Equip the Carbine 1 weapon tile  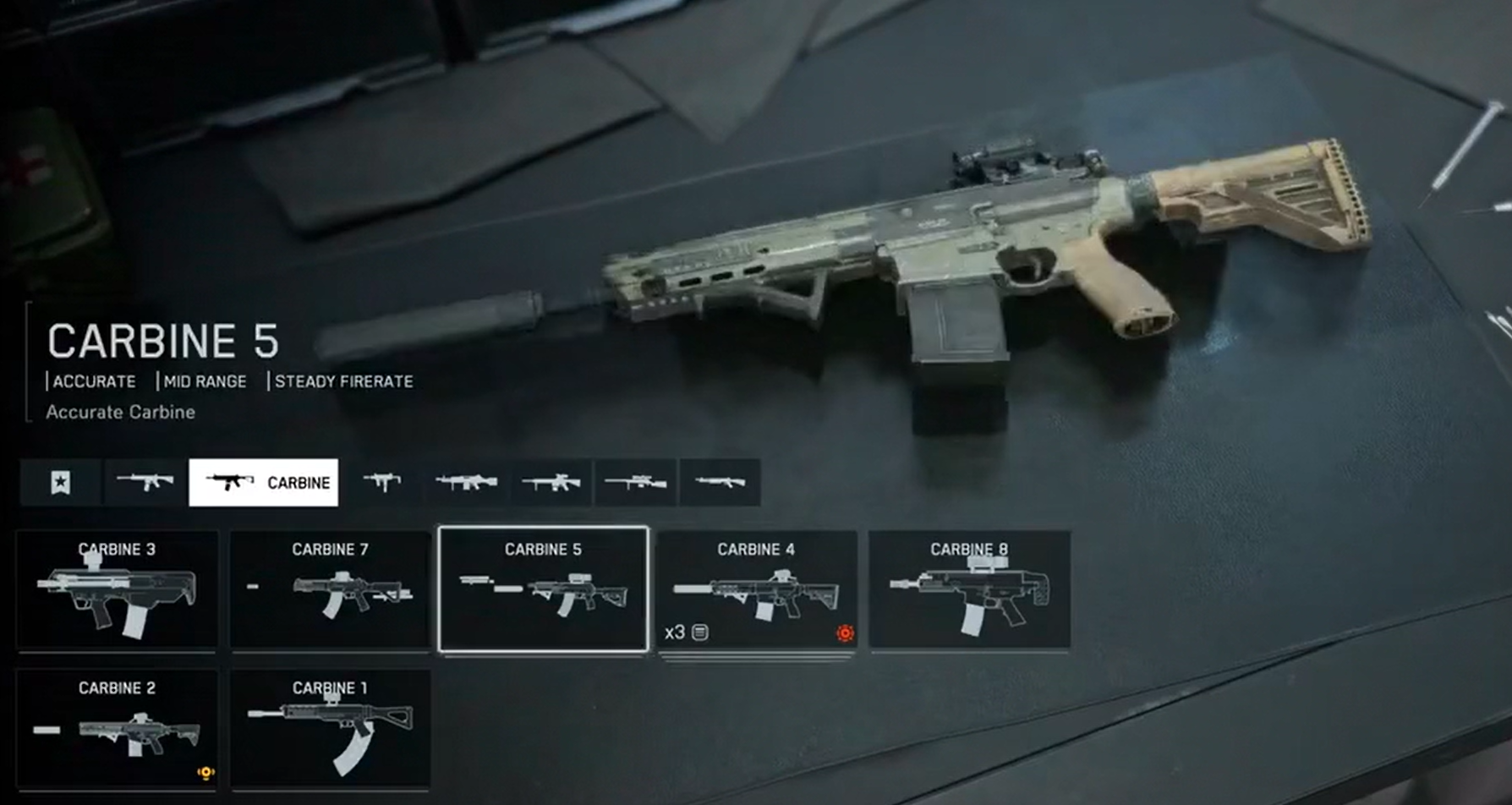point(330,729)
